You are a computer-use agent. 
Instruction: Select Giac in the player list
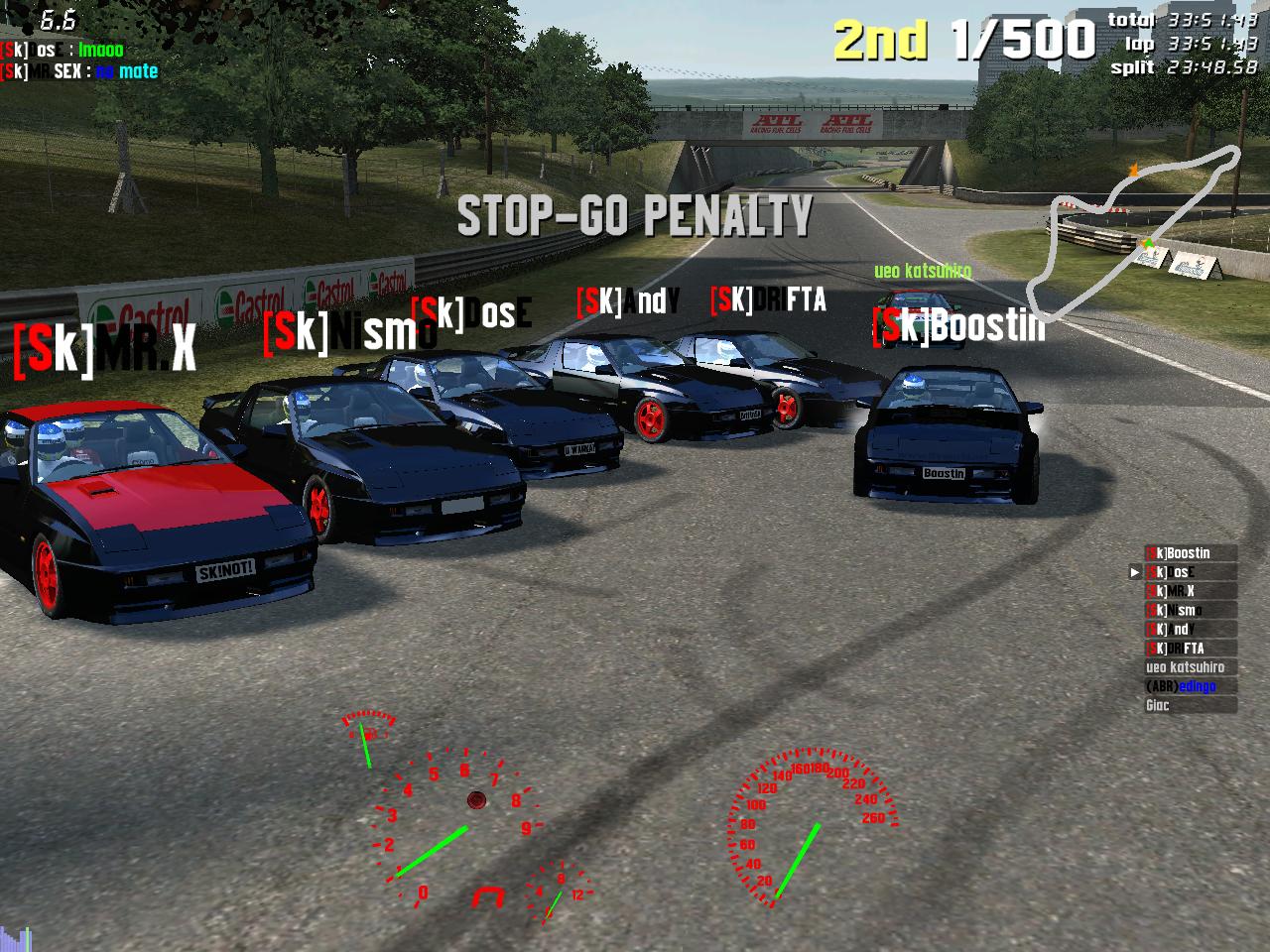(1190, 705)
